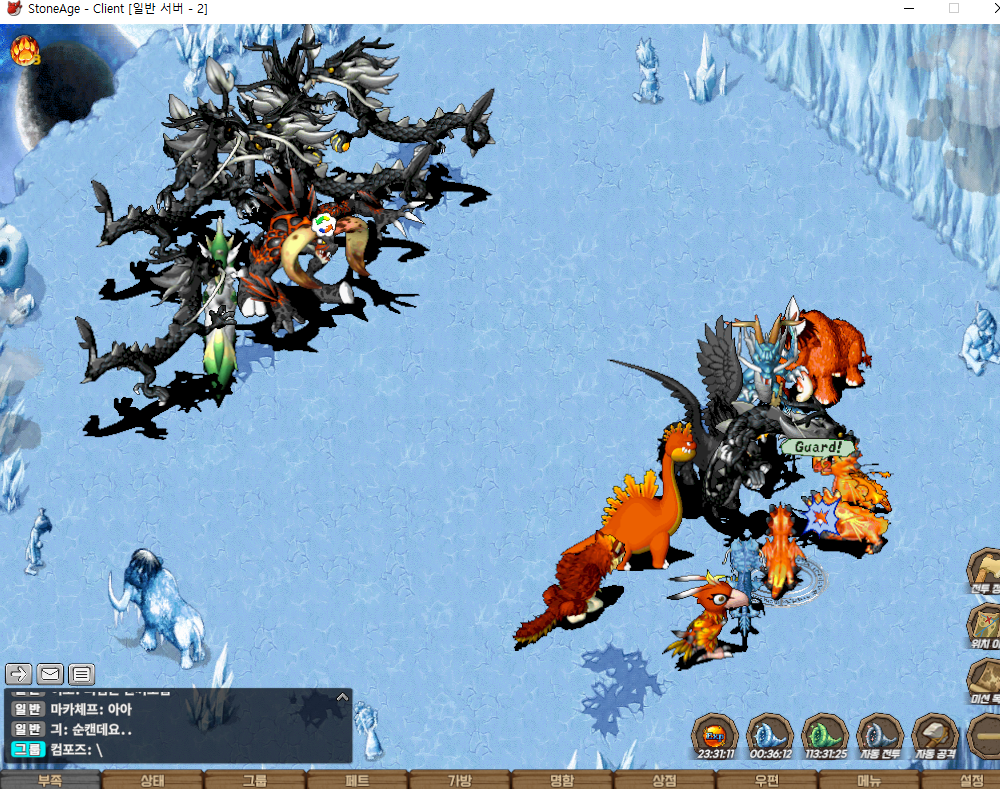Open the 그룹 (group) menu
Screen dimensions: 1000x789
(x=254, y=780)
